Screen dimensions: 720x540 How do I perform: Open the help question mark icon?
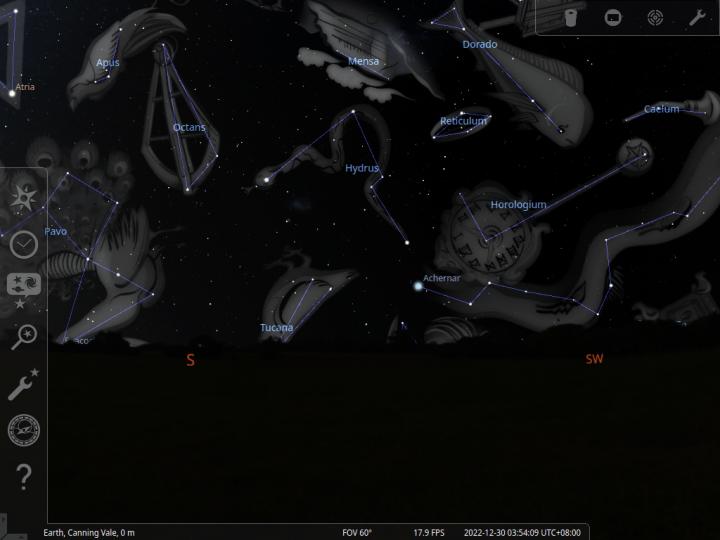pyautogui.click(x=23, y=478)
